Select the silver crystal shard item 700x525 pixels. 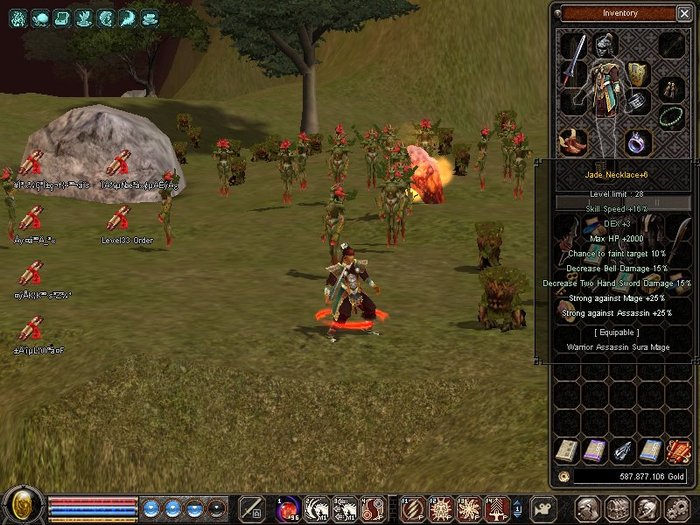[x=622, y=451]
